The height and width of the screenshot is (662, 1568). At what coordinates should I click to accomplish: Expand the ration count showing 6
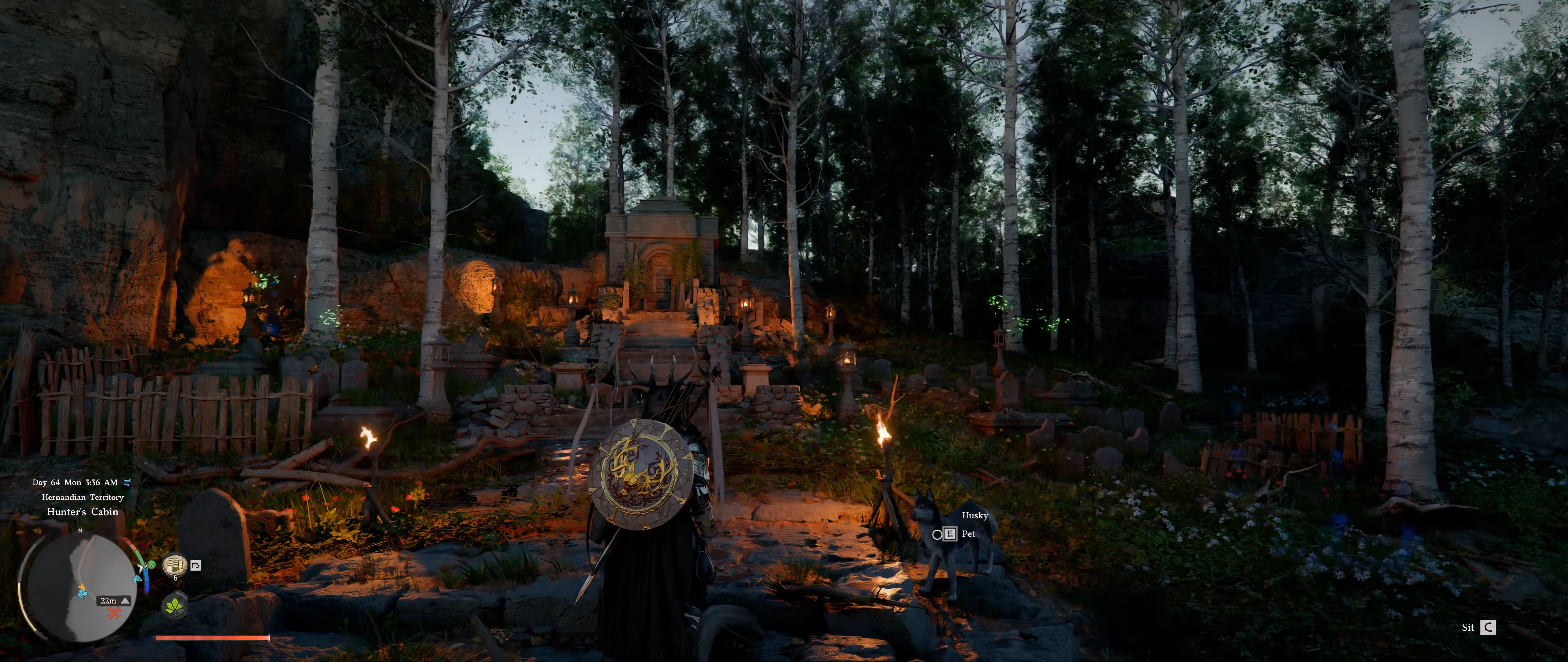(x=176, y=578)
